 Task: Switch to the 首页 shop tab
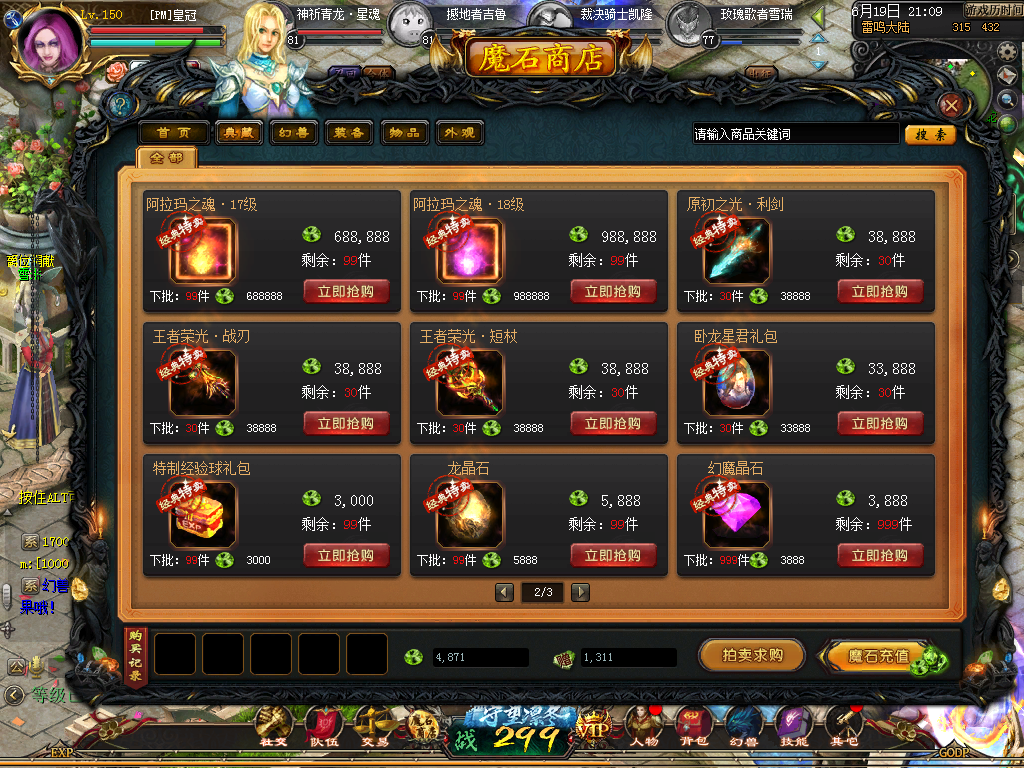(x=174, y=133)
